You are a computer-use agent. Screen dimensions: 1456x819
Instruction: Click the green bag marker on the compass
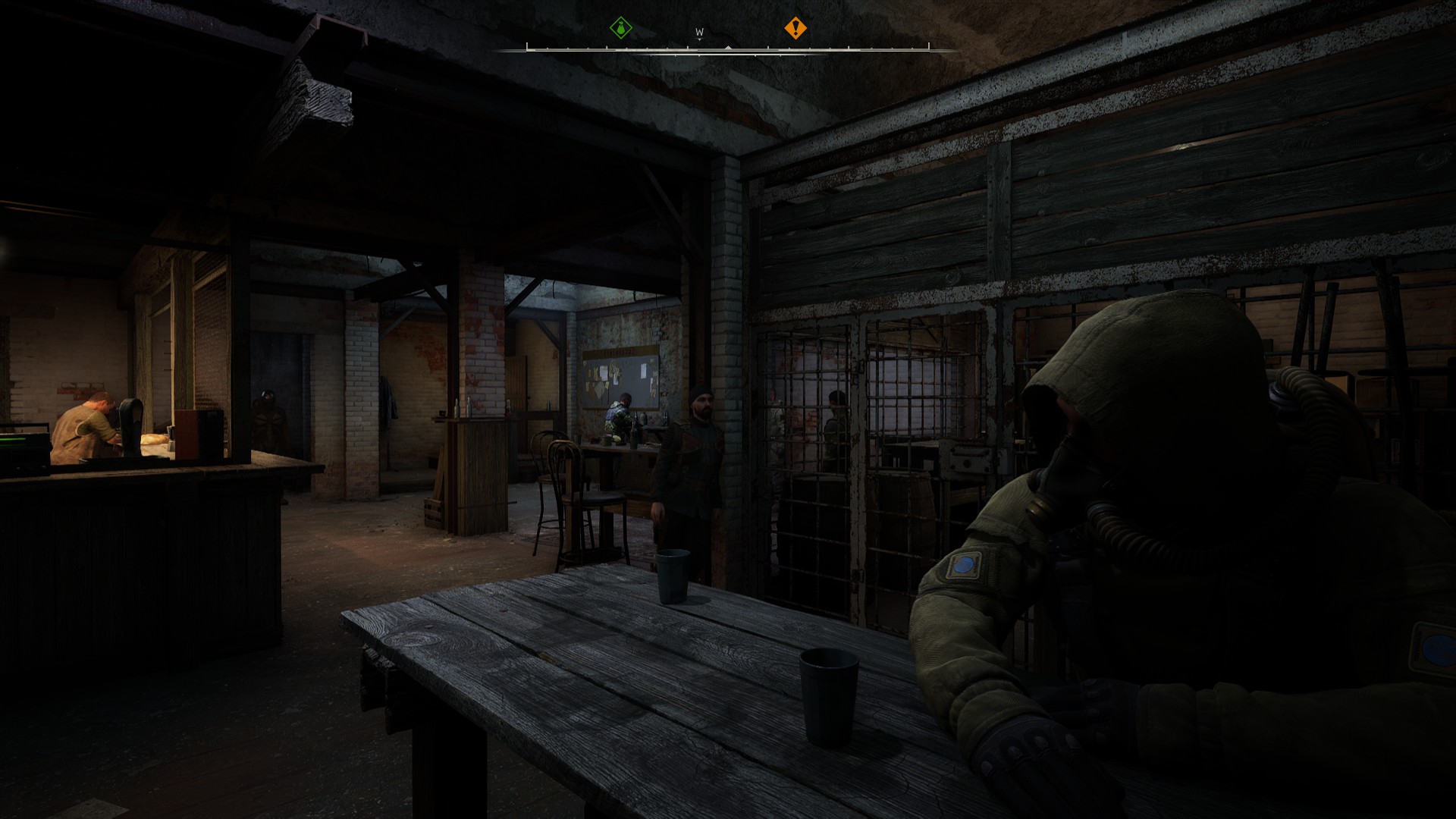coord(621,29)
